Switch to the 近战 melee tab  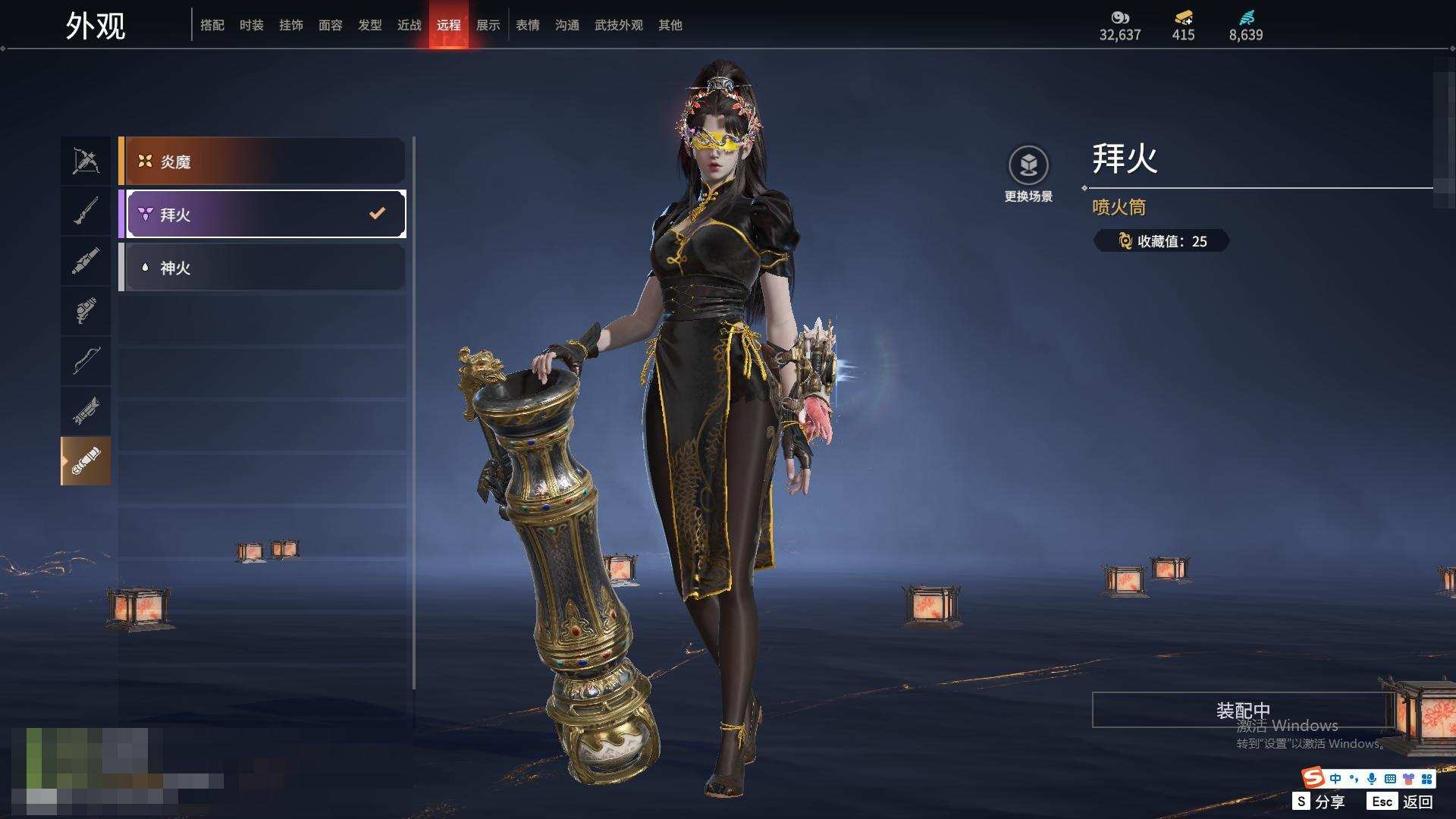(409, 25)
